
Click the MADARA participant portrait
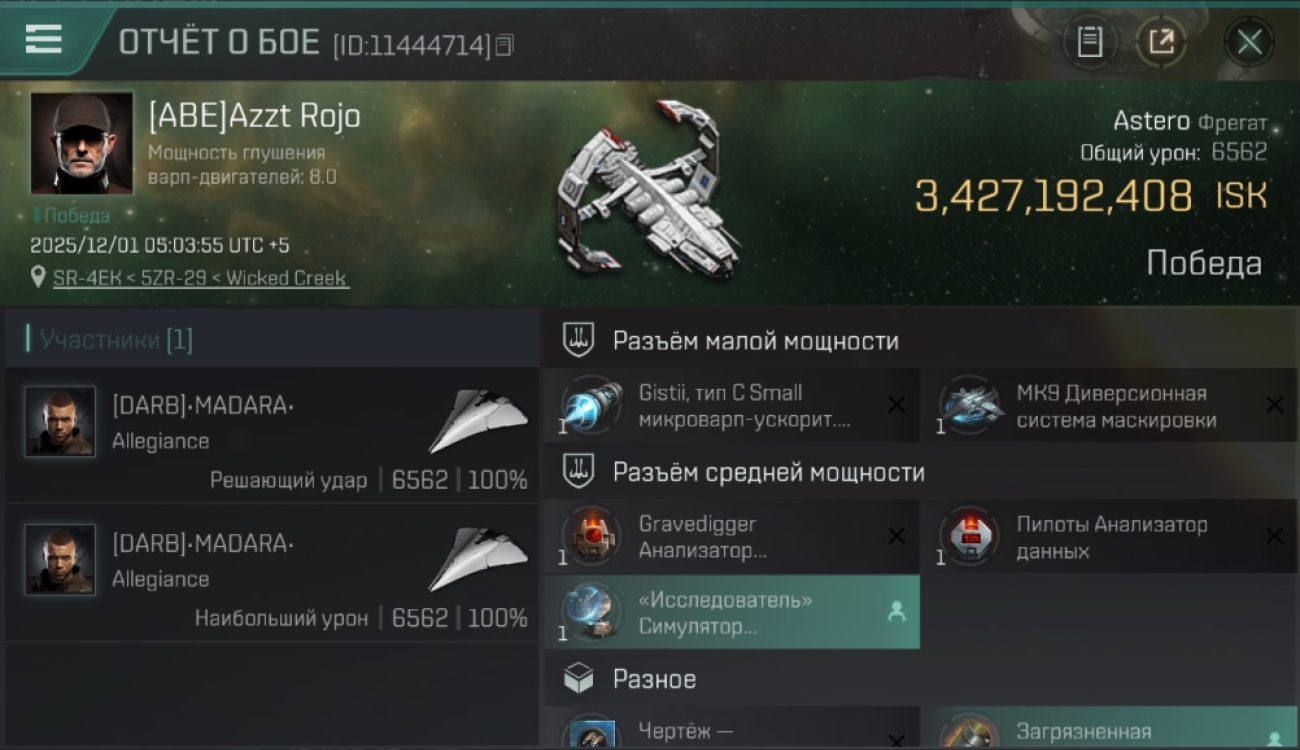pos(60,420)
